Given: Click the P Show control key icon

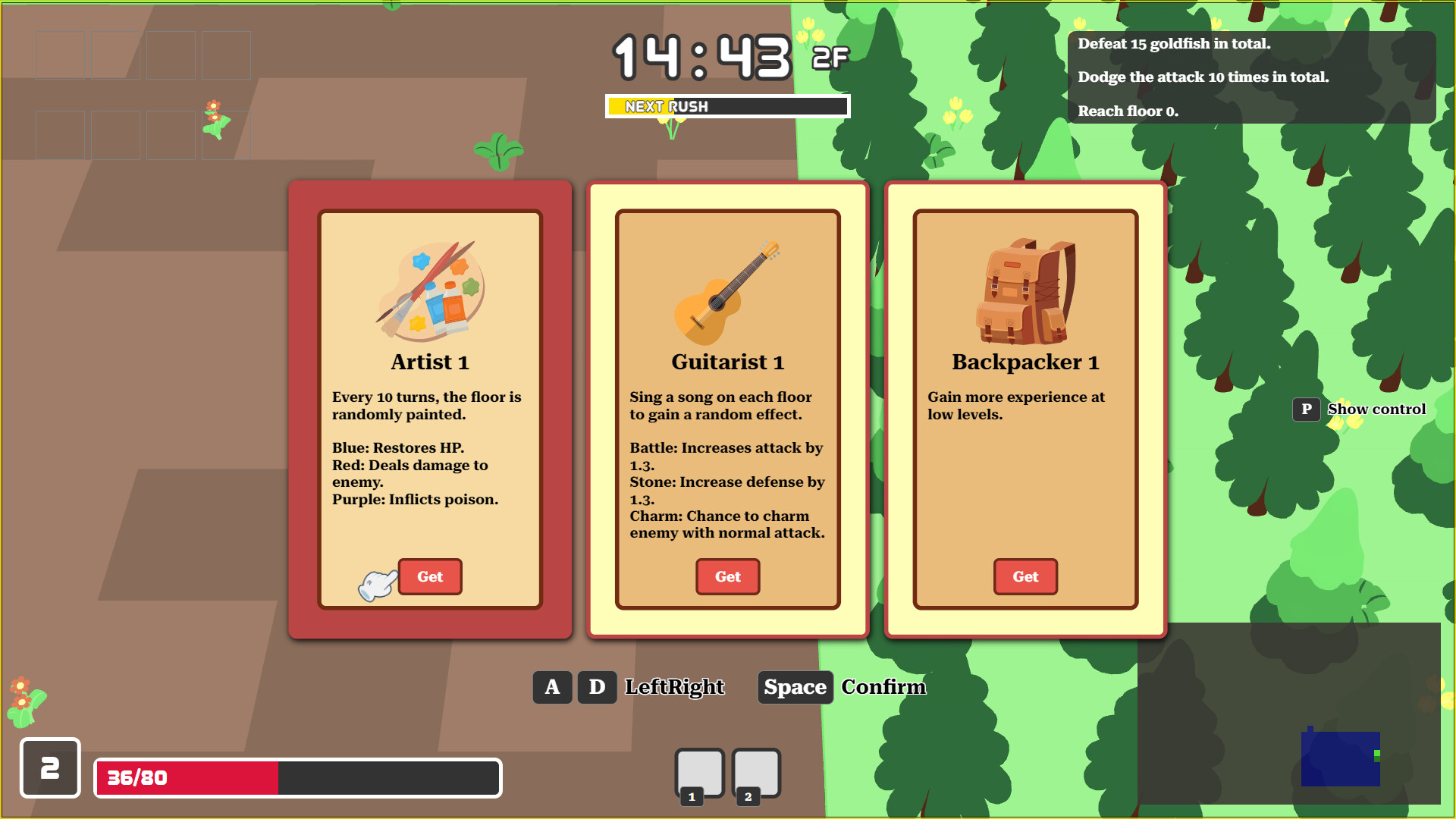Looking at the screenshot, I should coord(1307,409).
